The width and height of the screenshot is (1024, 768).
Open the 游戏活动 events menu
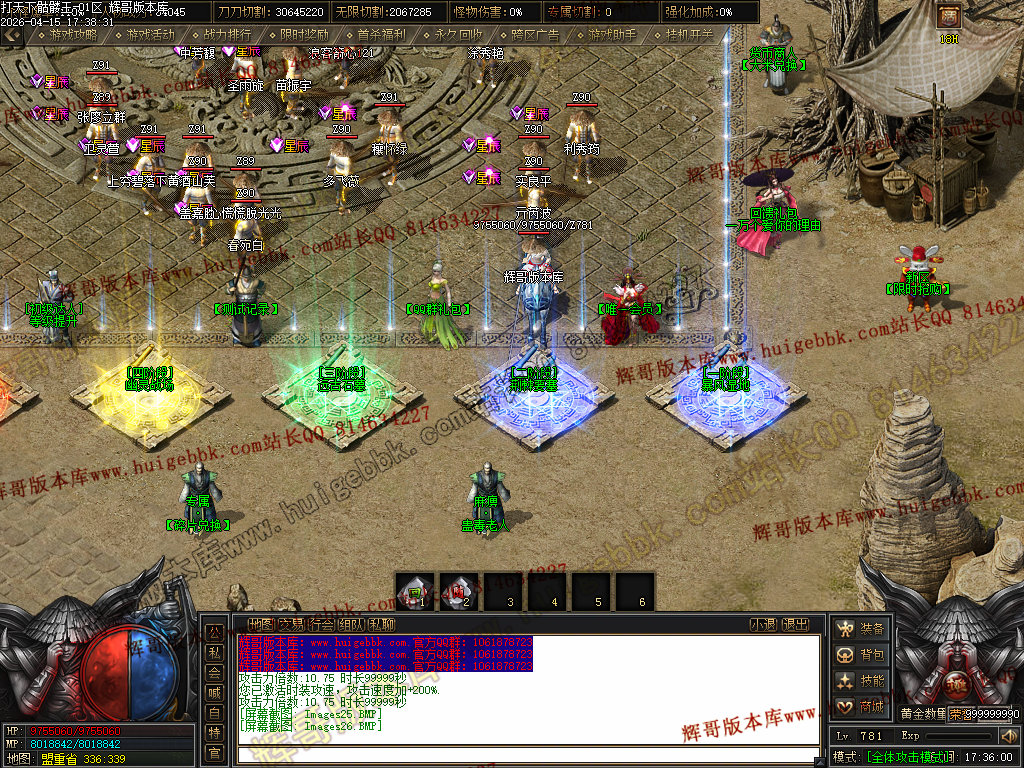click(150, 35)
